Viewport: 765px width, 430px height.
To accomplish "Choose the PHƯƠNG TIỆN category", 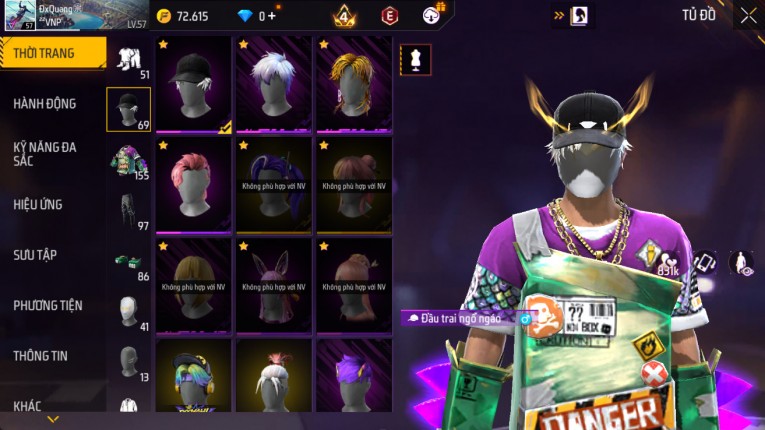I will [48, 305].
